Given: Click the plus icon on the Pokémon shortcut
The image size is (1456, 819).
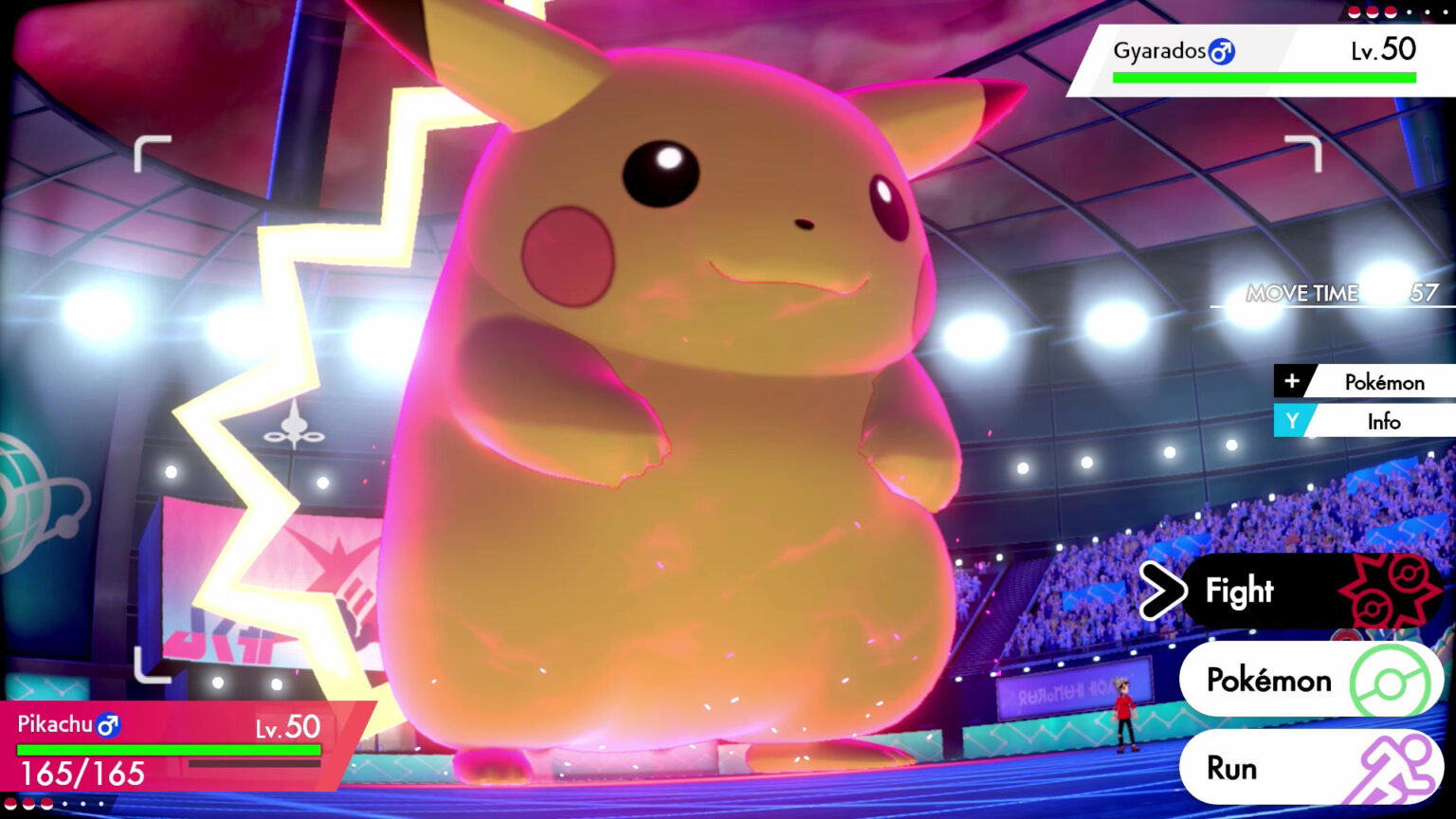Looking at the screenshot, I should 1293,381.
